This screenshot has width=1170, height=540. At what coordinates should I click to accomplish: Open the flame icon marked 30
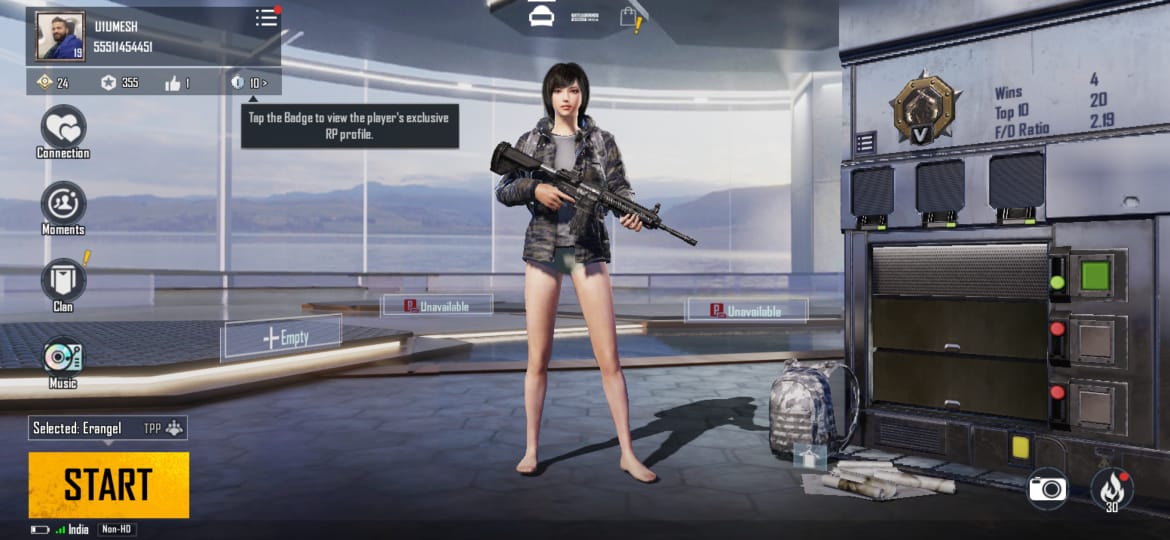pyautogui.click(x=1111, y=488)
